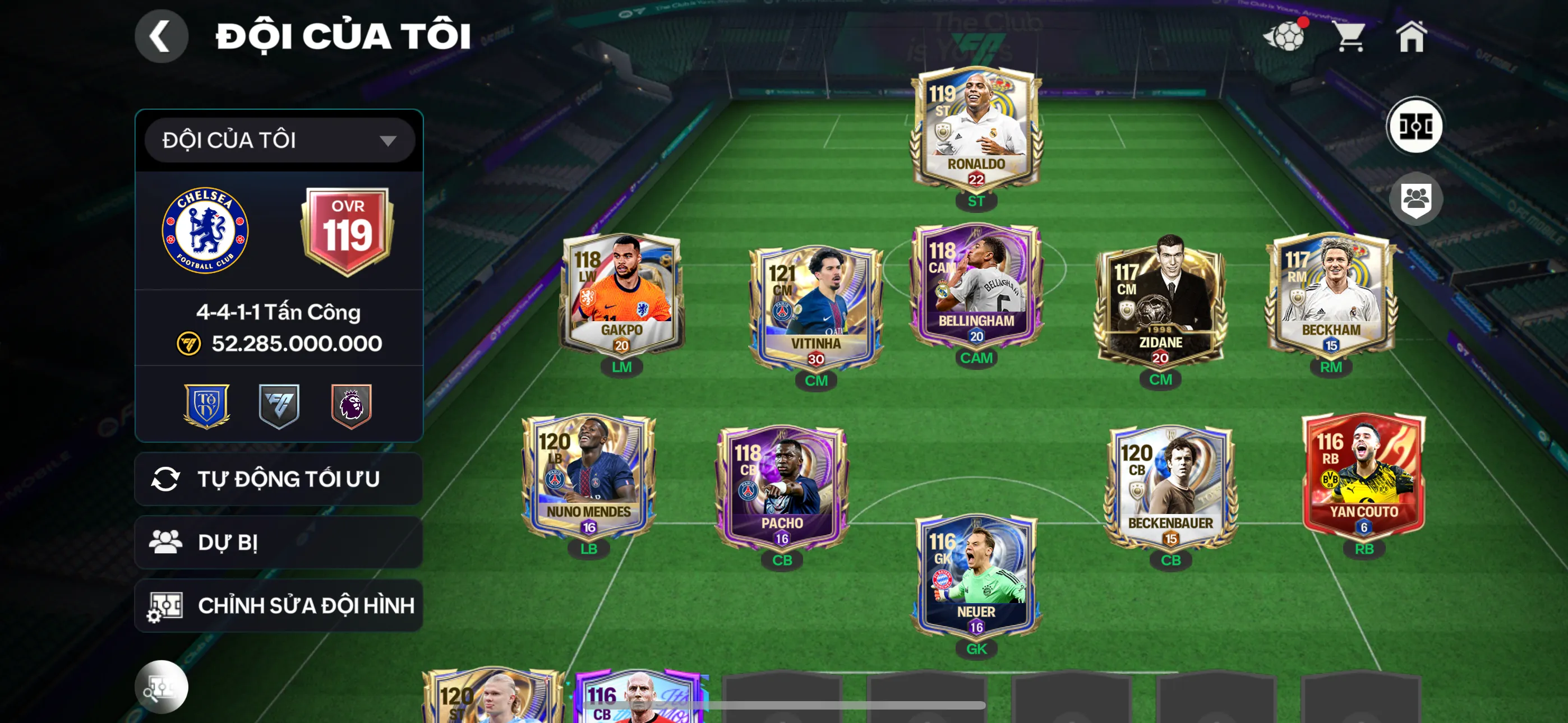Pick the Vitinha CM card

point(815,307)
